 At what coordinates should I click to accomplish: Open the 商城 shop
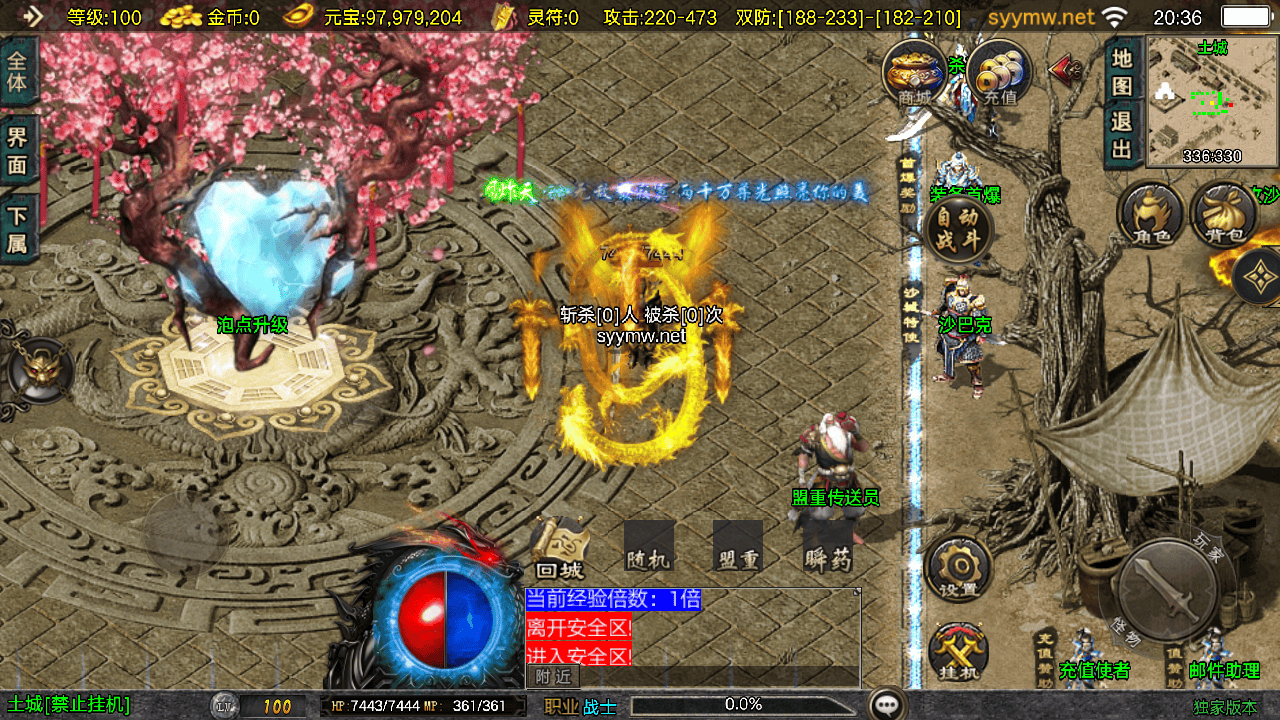coord(914,73)
